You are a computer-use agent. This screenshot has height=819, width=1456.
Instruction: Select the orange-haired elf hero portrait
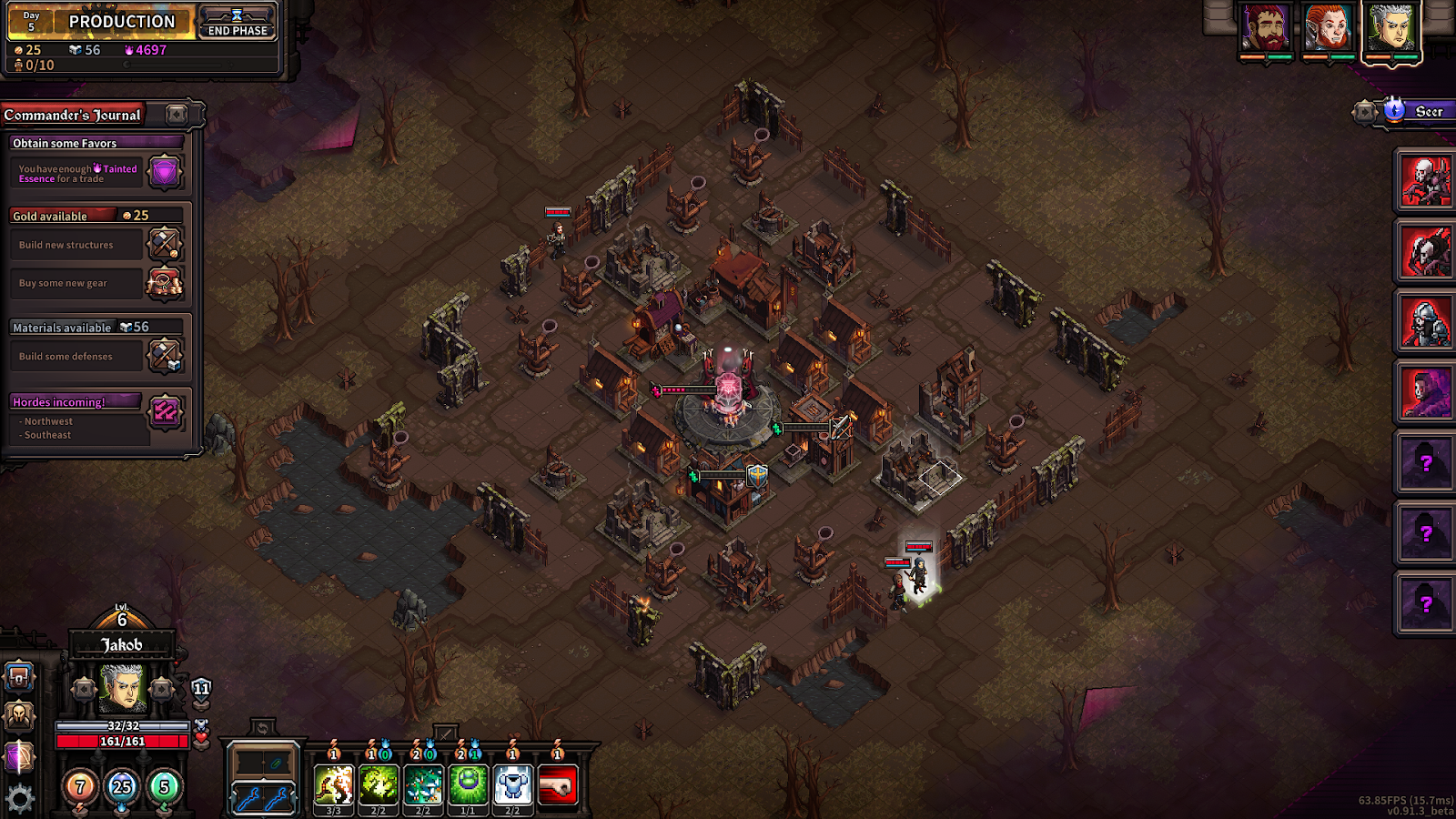click(1328, 28)
